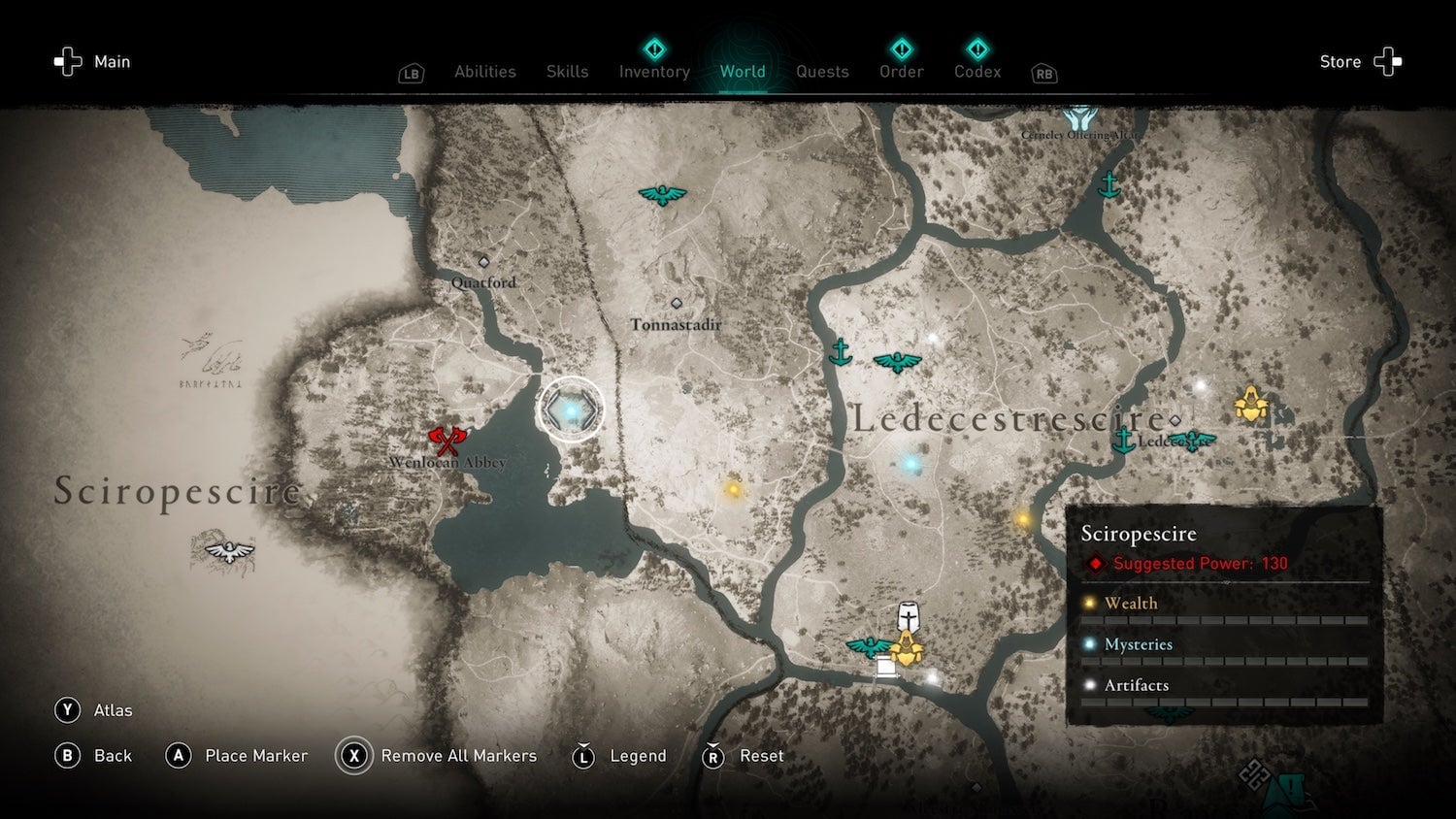
Task: Show the Quests tab
Action: click(822, 72)
